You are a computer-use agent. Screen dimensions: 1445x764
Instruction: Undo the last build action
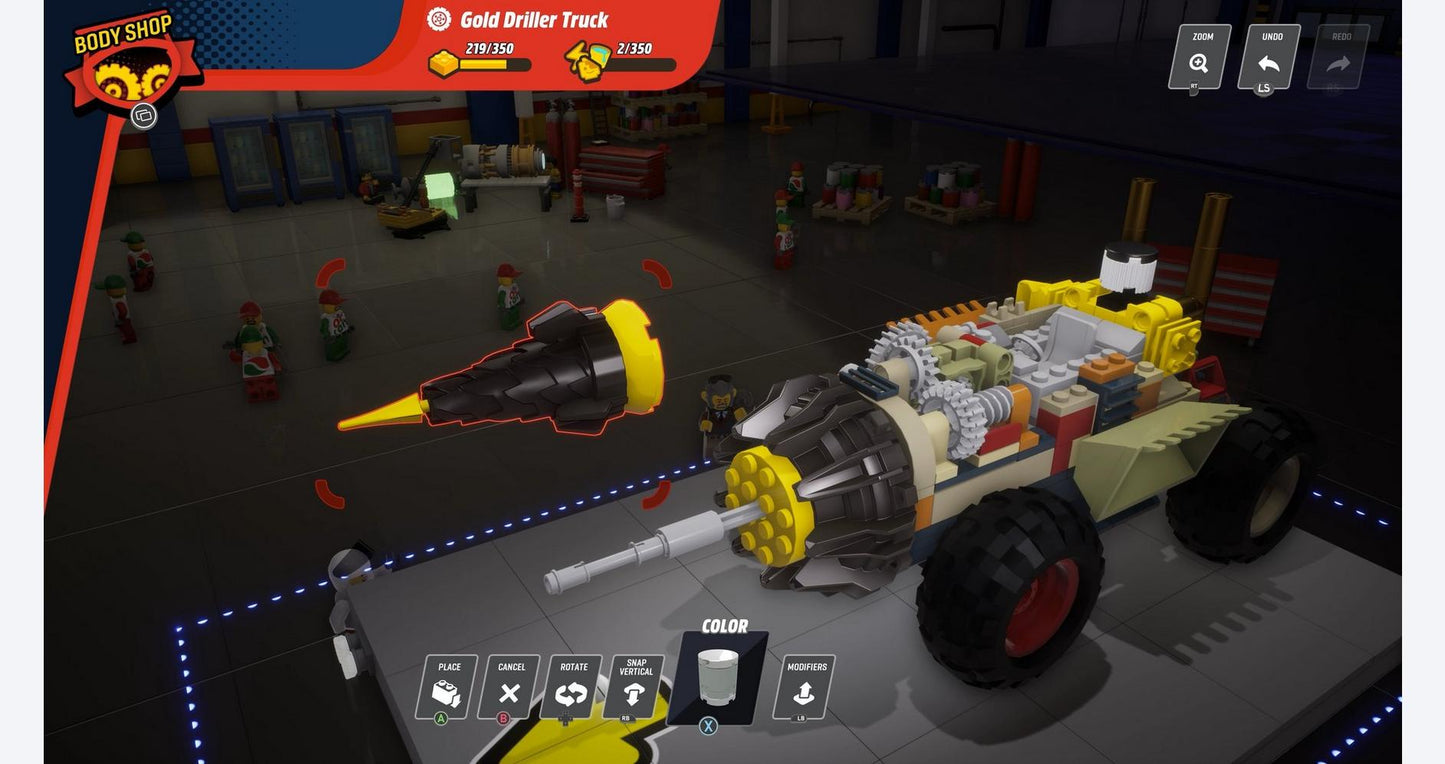[x=1269, y=57]
